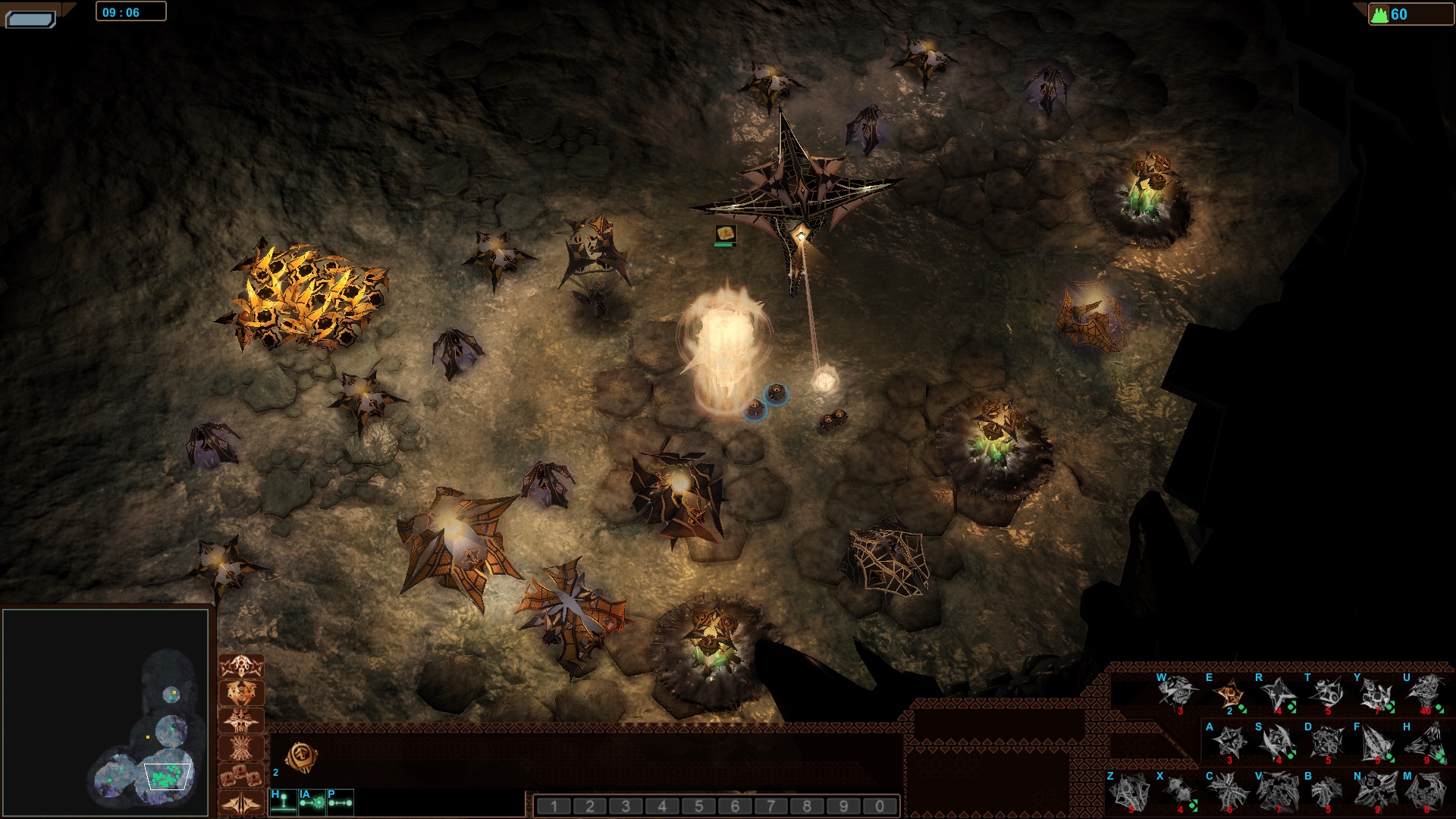Open the three-cubes category button
Screen dimensions: 1456x819
click(x=241, y=776)
